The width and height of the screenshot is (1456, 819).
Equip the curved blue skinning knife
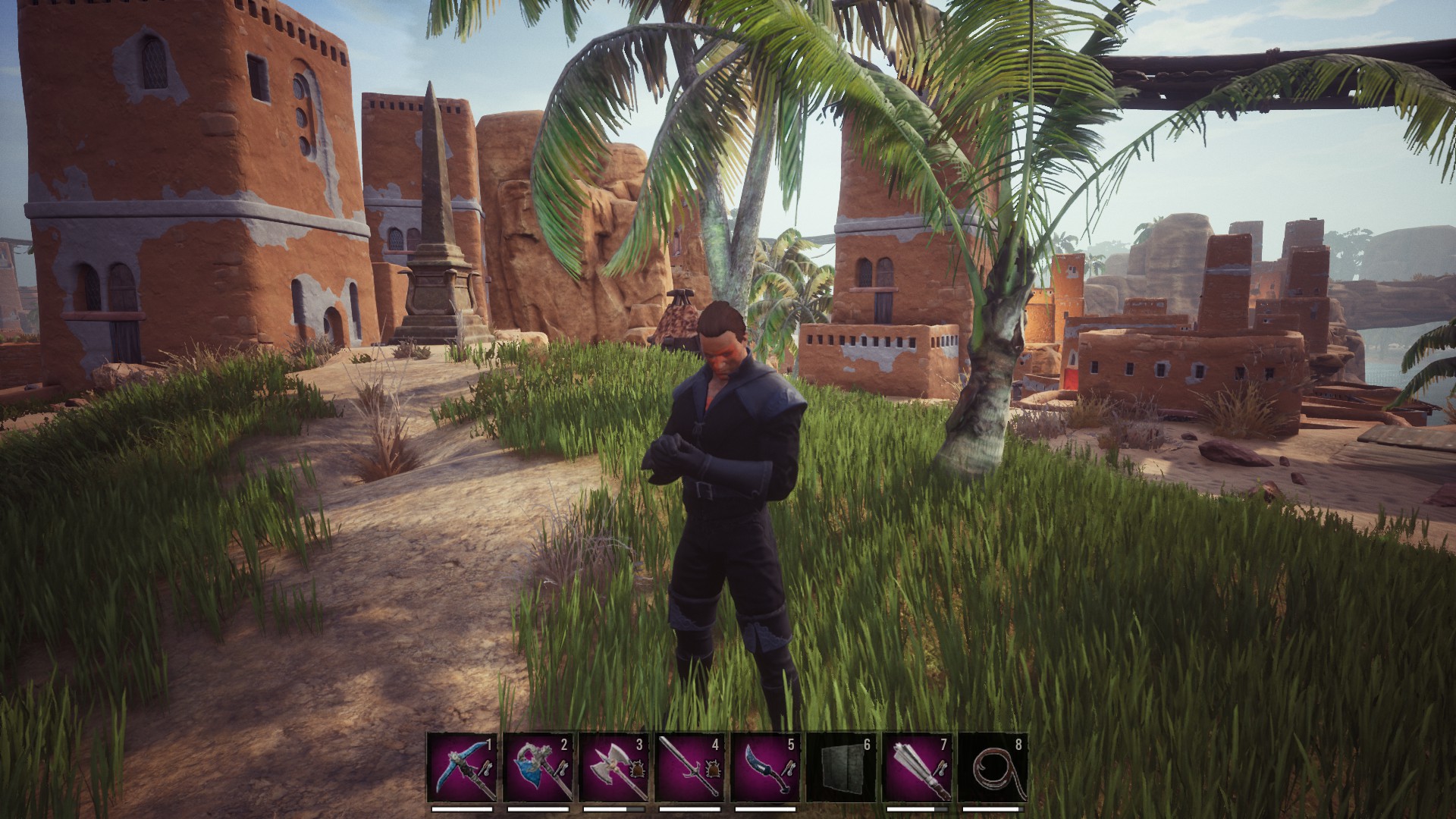tap(765, 767)
